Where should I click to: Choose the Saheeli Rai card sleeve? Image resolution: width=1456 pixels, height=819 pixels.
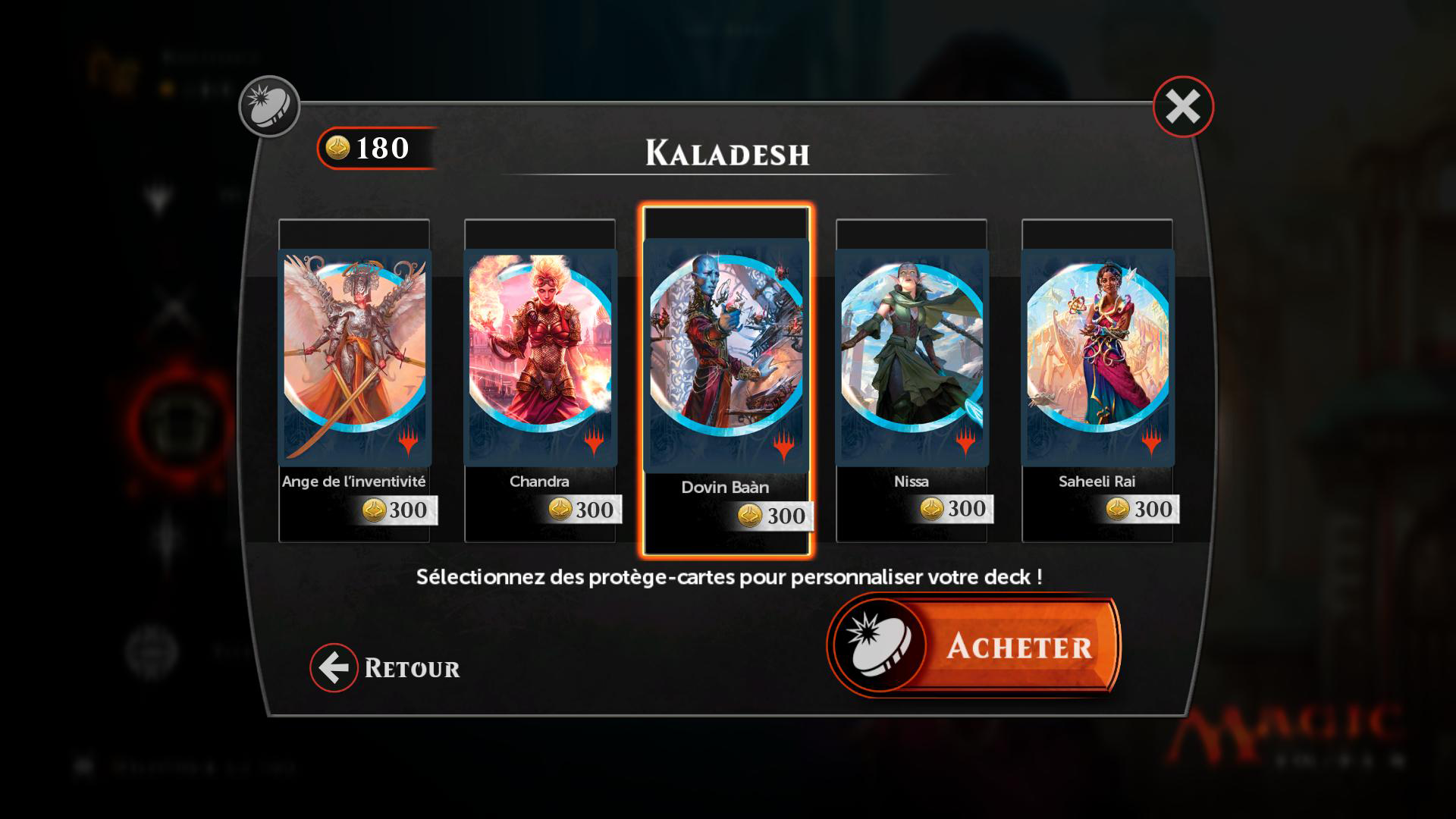click(1097, 357)
